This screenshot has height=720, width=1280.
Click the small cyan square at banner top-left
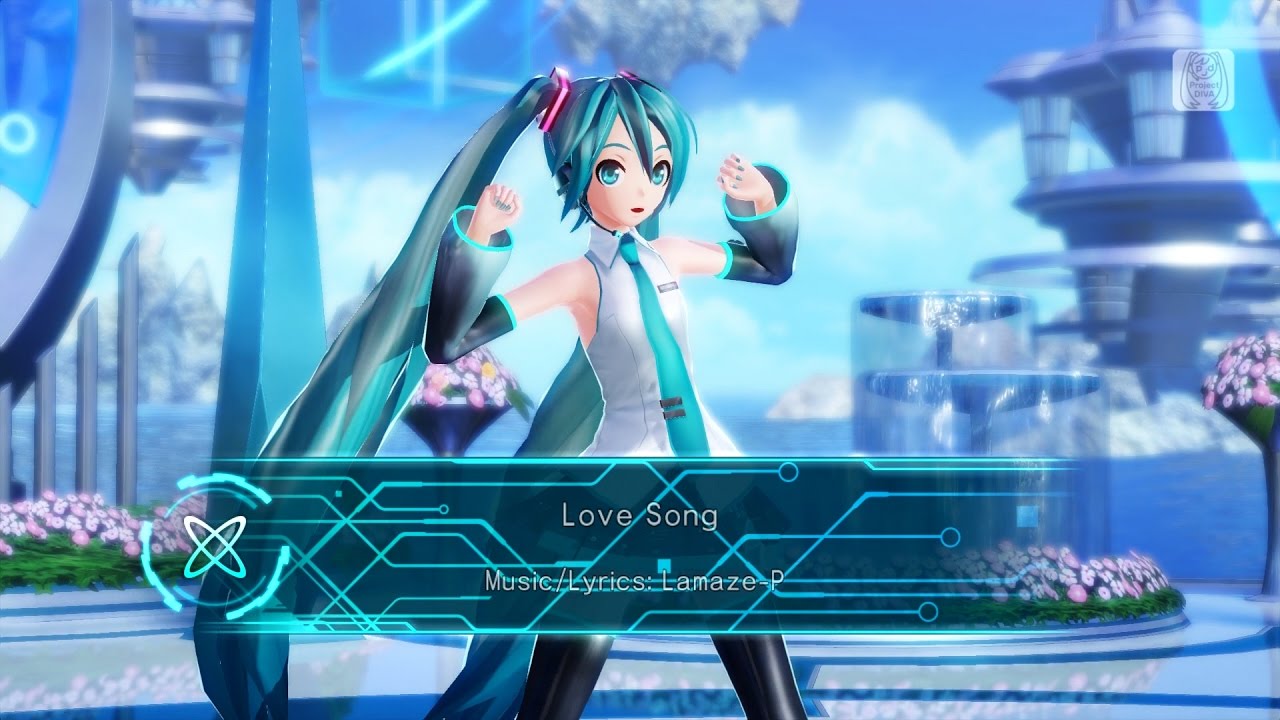(x=341, y=492)
